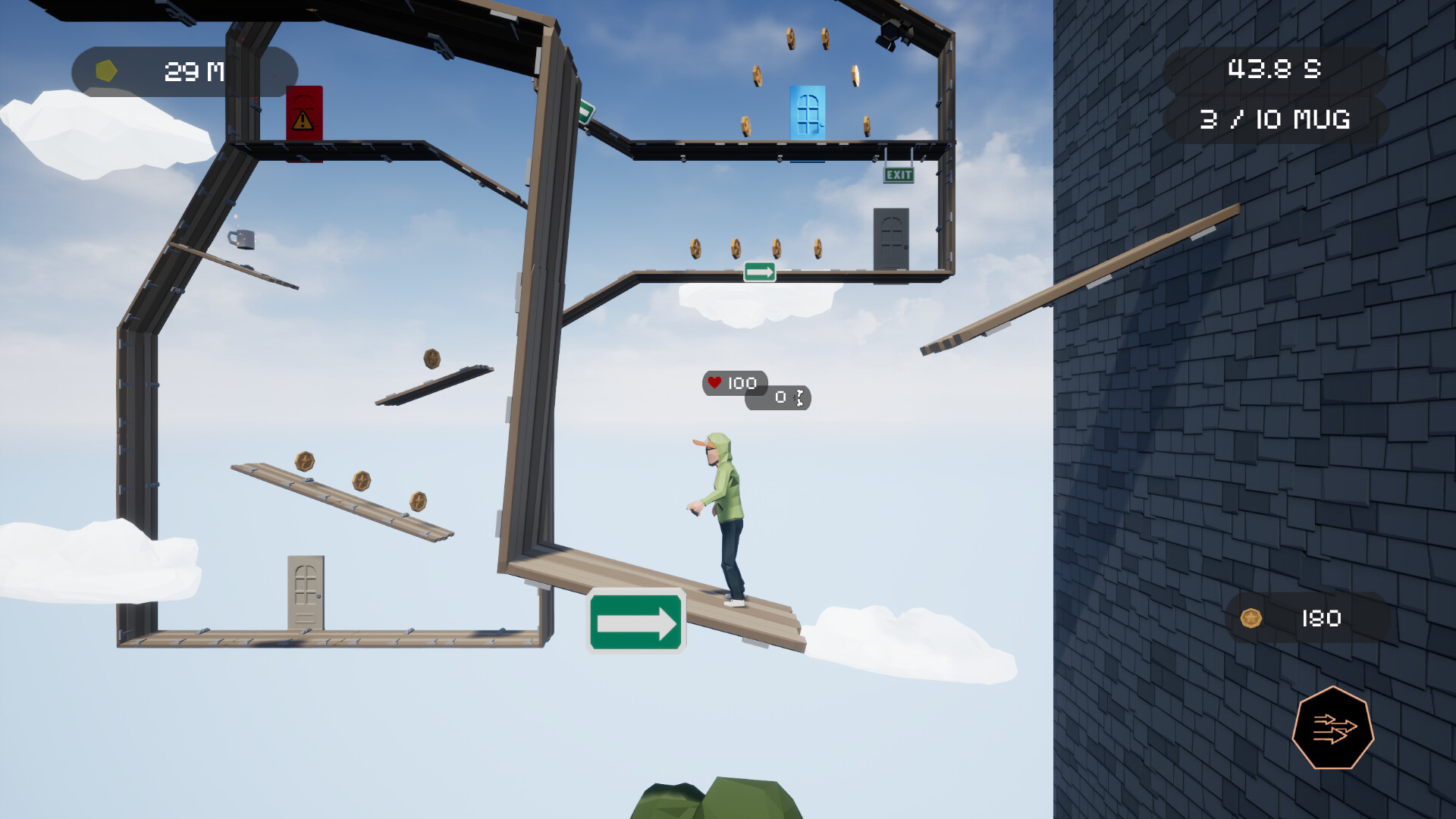Click the green EXIT sign hanging from the platform
The image size is (1456, 819).
point(899,176)
